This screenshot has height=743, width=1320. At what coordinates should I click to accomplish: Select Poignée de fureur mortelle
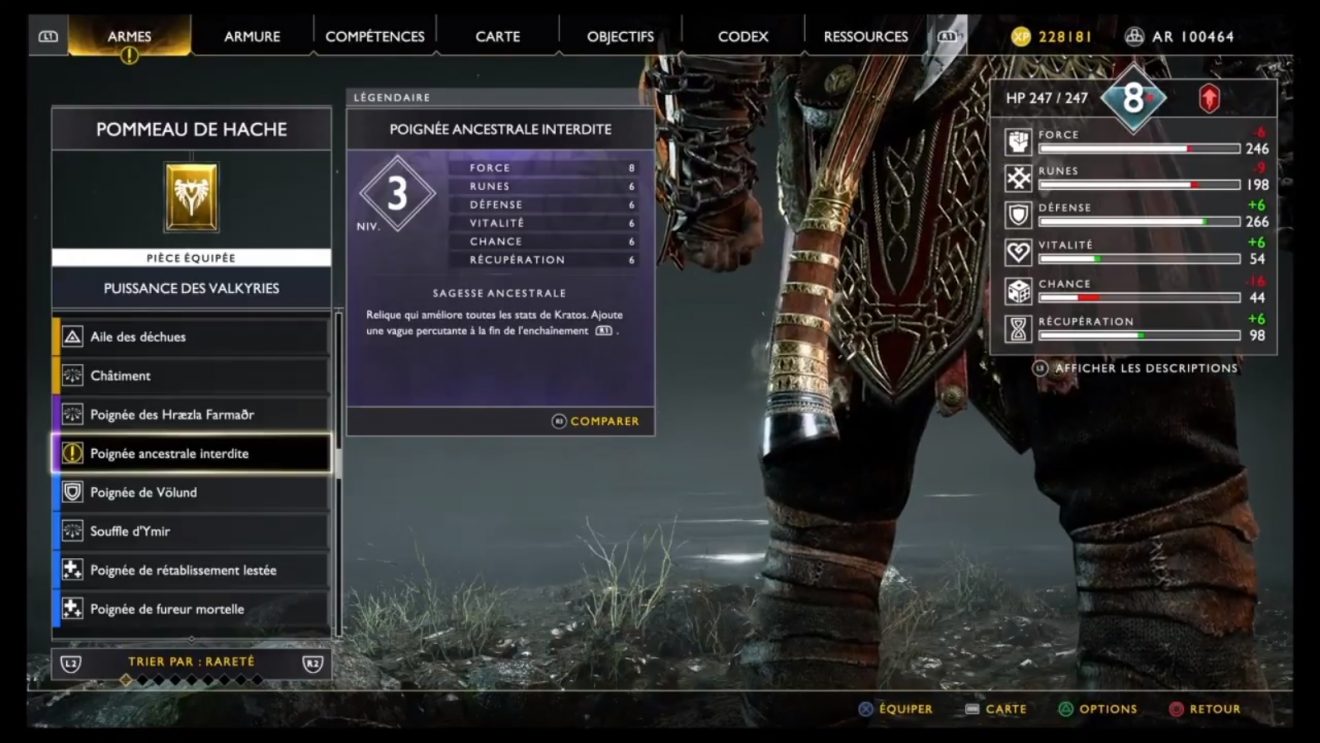coord(191,609)
